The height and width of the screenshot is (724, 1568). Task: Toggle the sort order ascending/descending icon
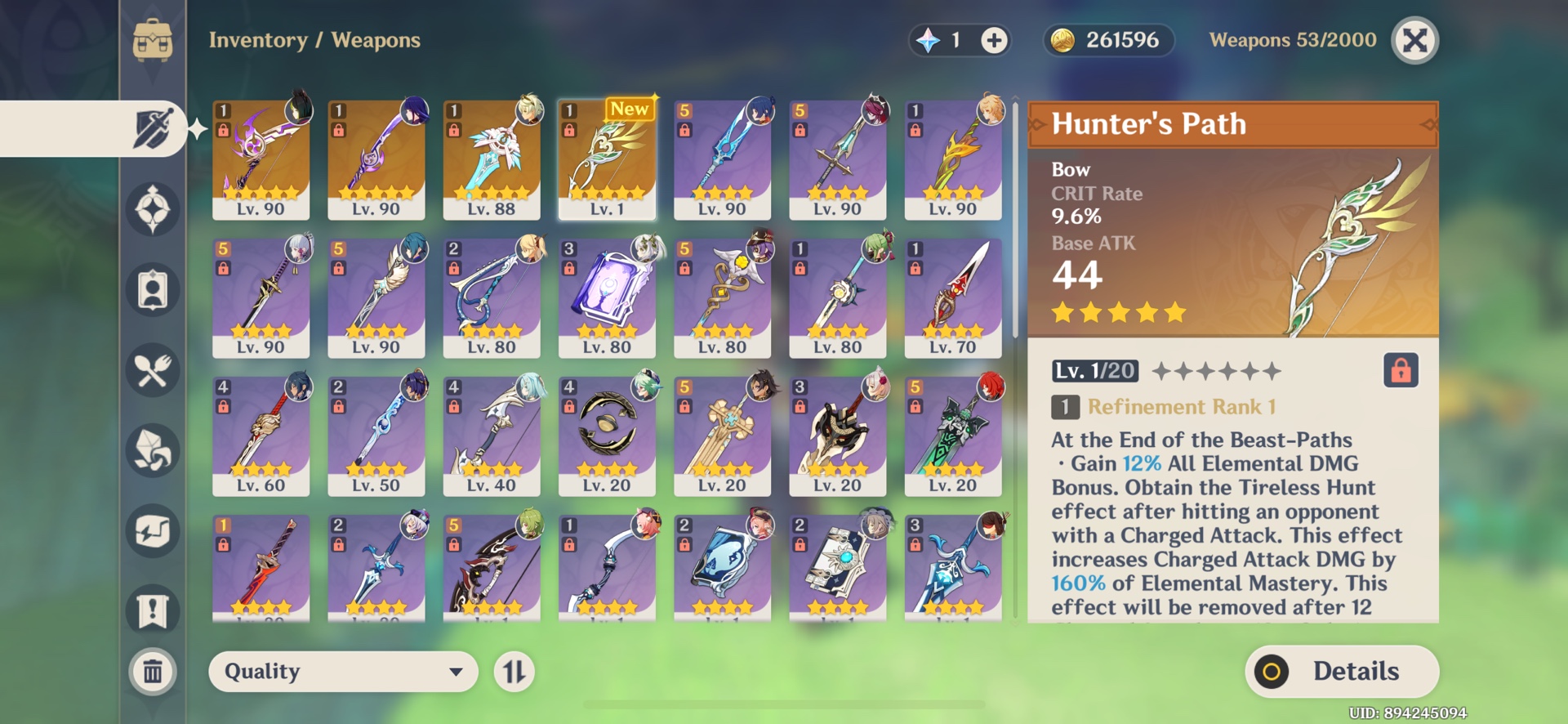coord(515,672)
